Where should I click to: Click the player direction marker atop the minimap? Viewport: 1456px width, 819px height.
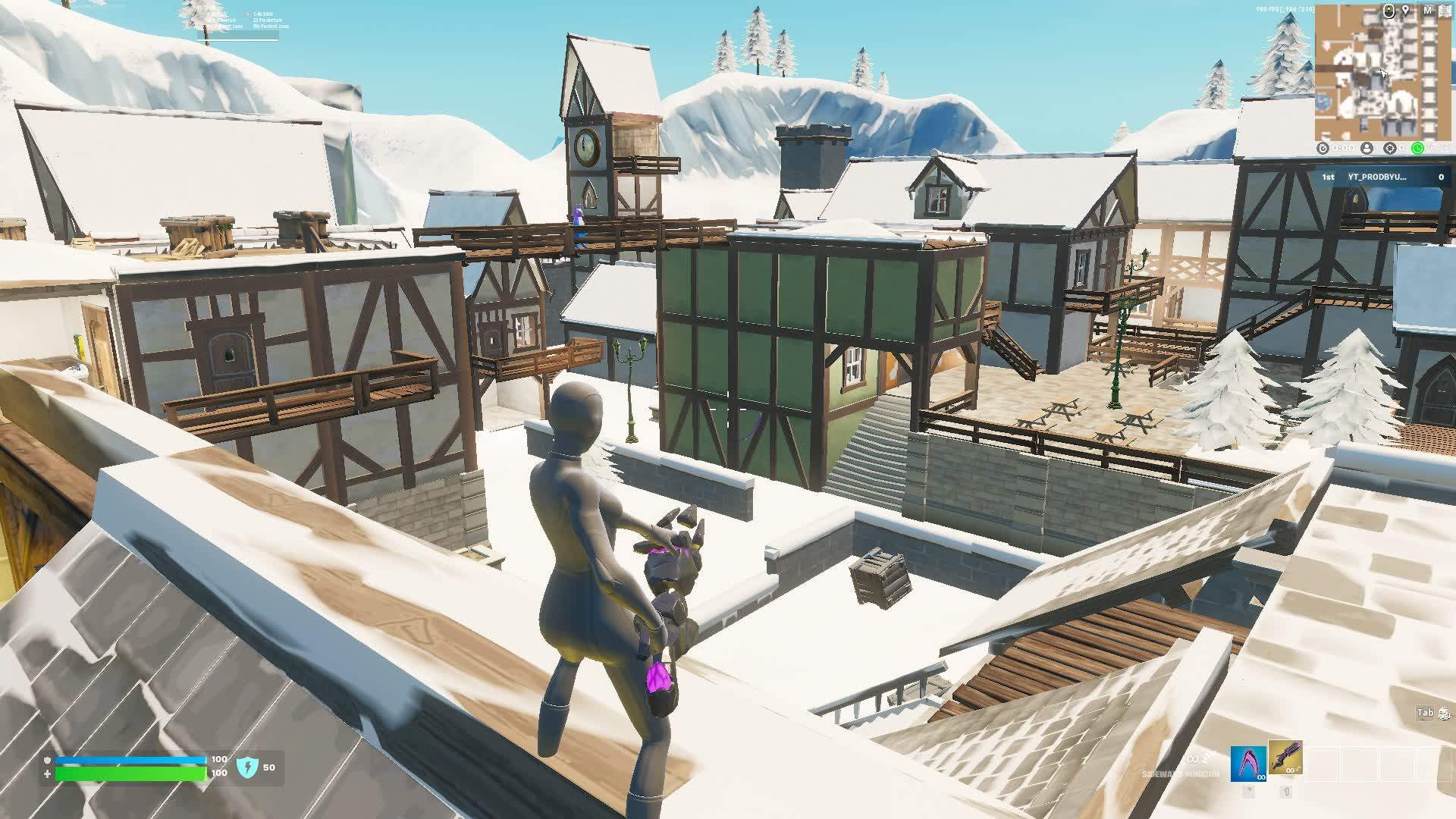[1389, 10]
